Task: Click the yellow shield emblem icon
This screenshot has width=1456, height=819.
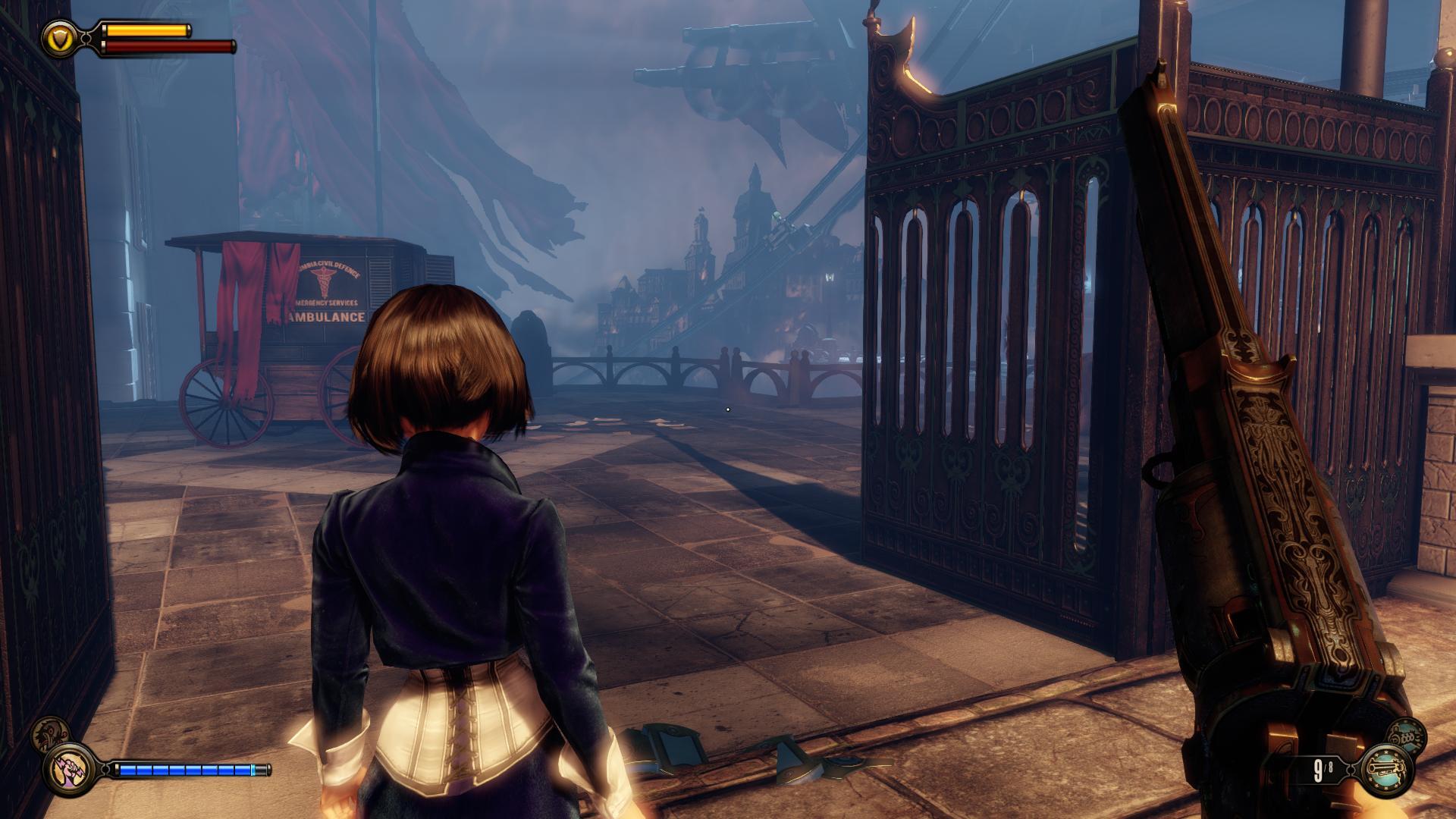Action: (57, 36)
